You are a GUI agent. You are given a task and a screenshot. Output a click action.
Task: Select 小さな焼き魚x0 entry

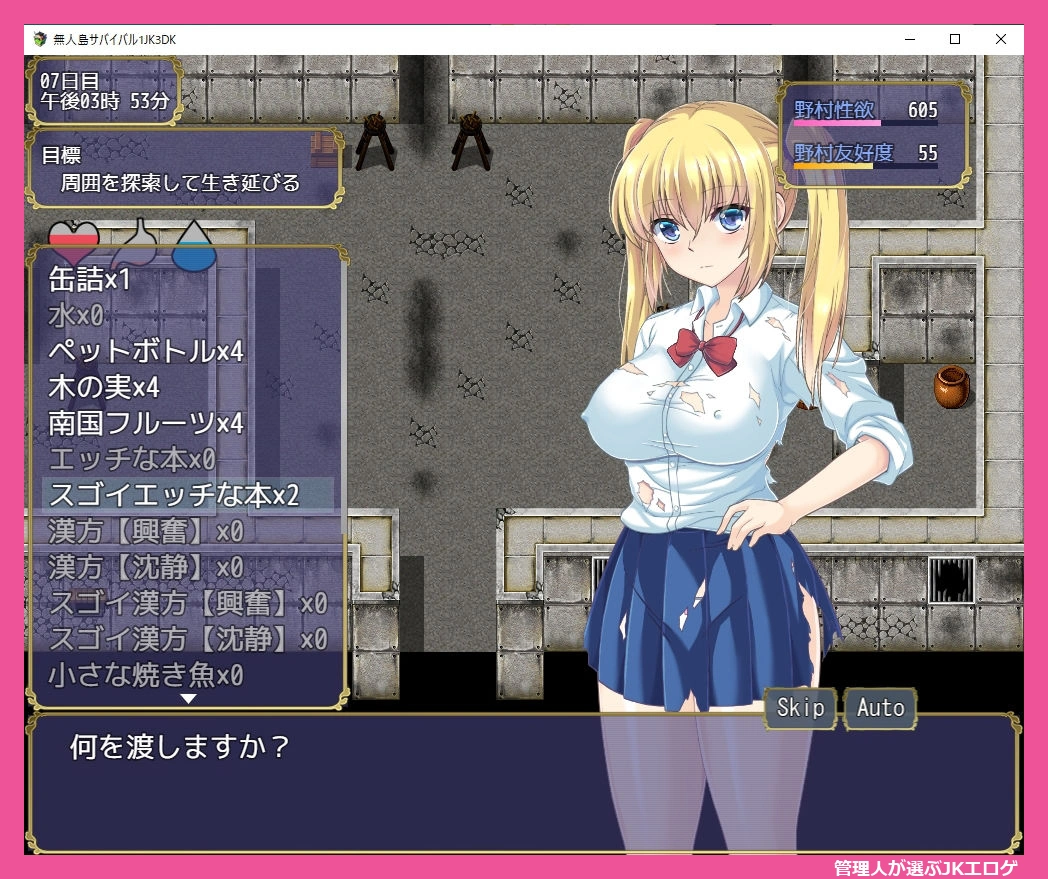[146, 675]
